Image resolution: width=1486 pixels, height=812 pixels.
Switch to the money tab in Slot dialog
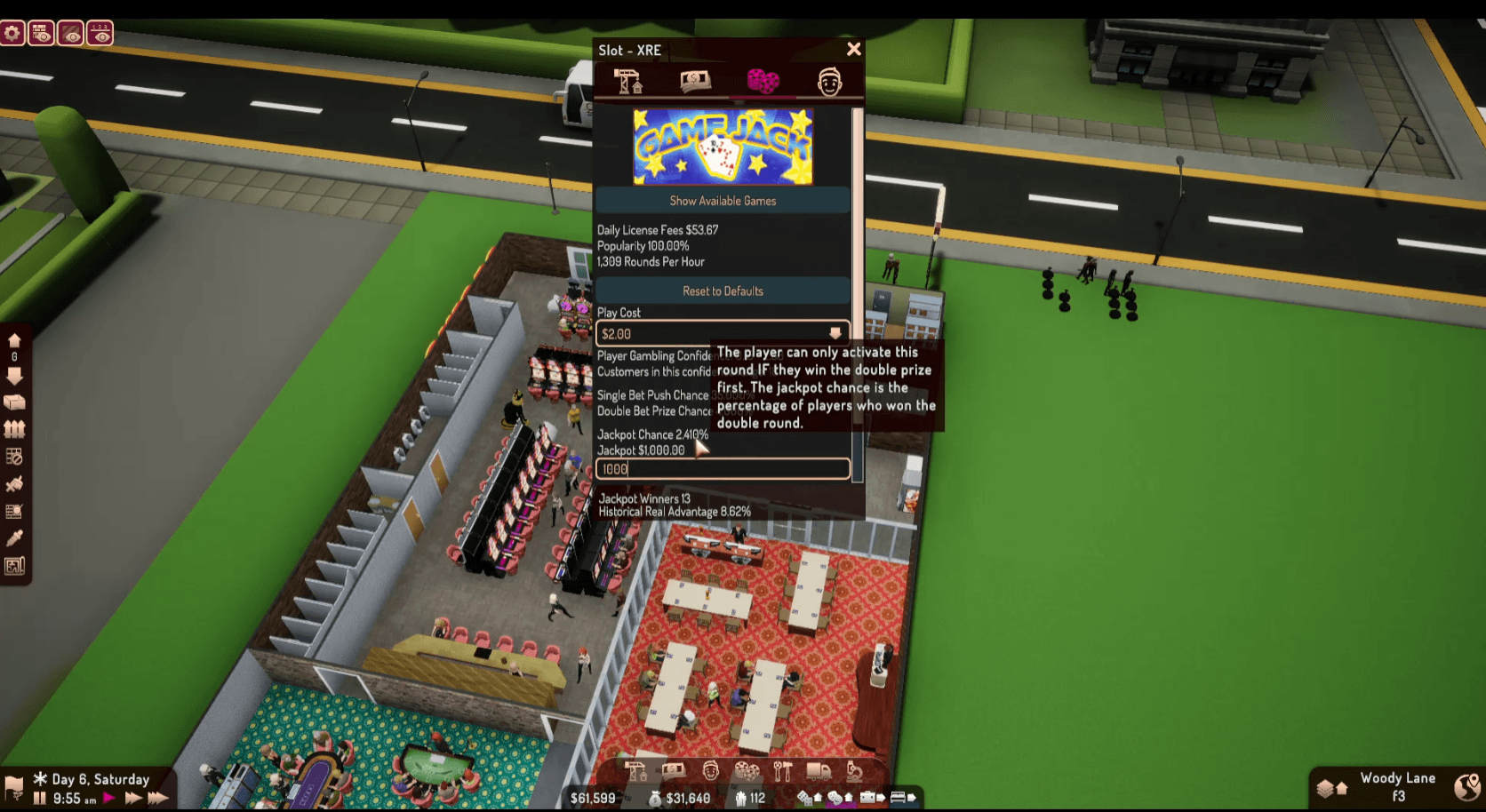click(695, 80)
